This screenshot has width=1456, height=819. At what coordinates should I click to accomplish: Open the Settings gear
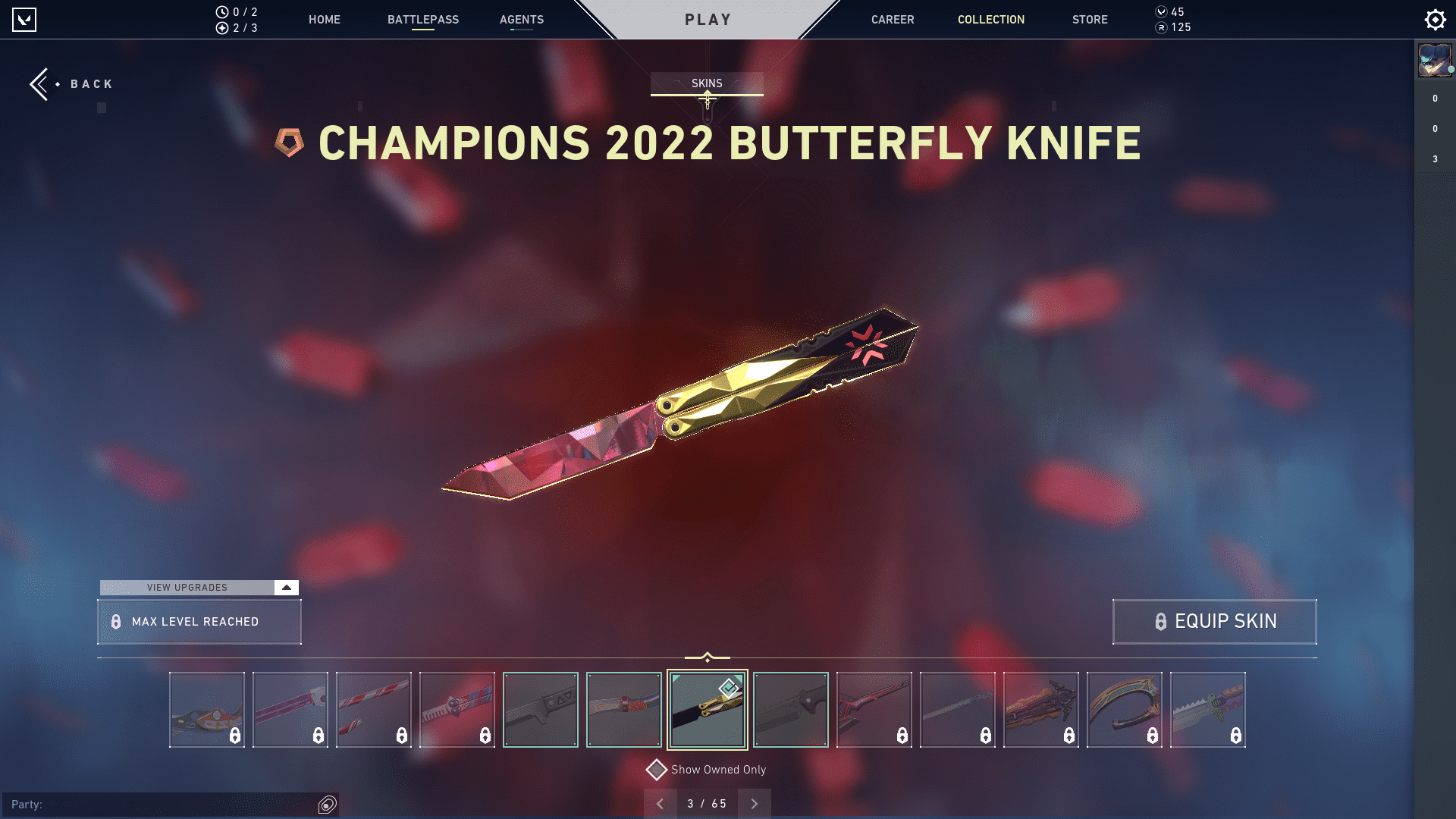point(1435,19)
